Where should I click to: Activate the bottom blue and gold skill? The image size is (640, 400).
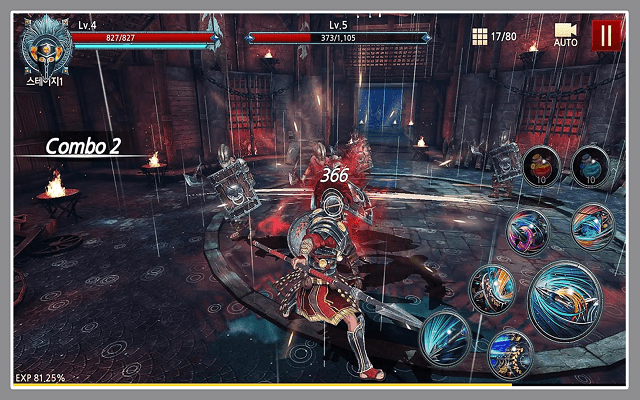[x=509, y=353]
